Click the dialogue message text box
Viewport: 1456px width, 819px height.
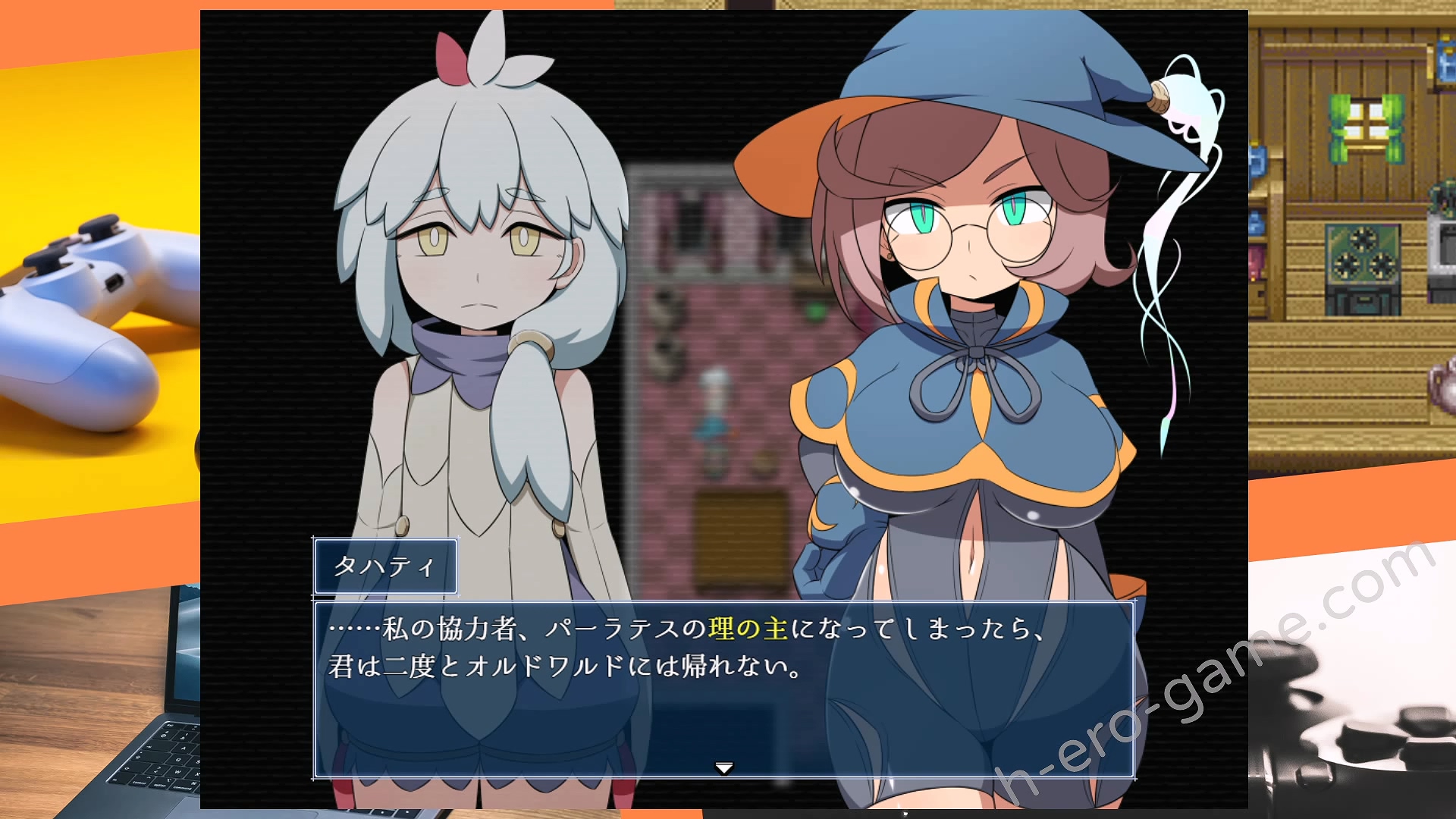pyautogui.click(x=724, y=690)
